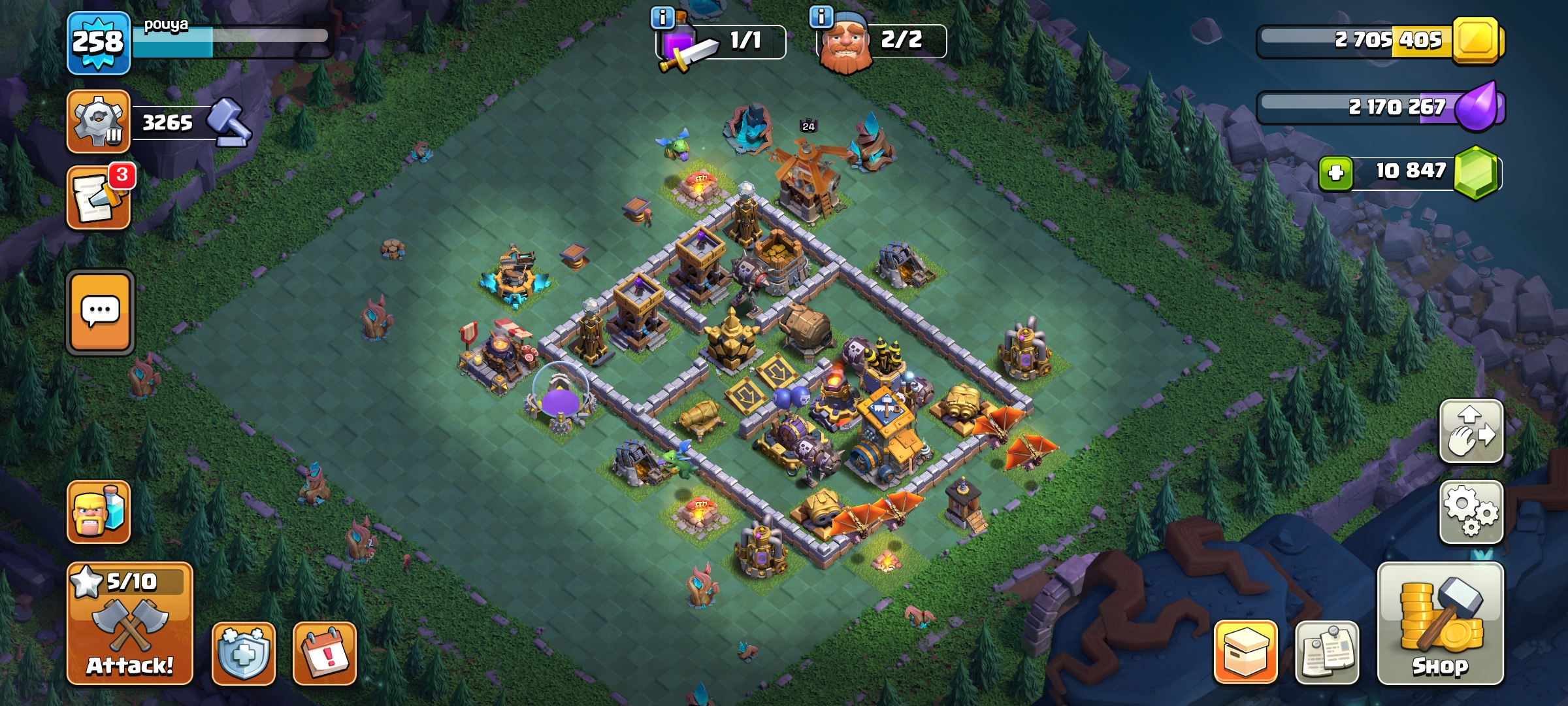1568x706 pixels.
Task: Open the Shop menu
Action: point(1440,624)
